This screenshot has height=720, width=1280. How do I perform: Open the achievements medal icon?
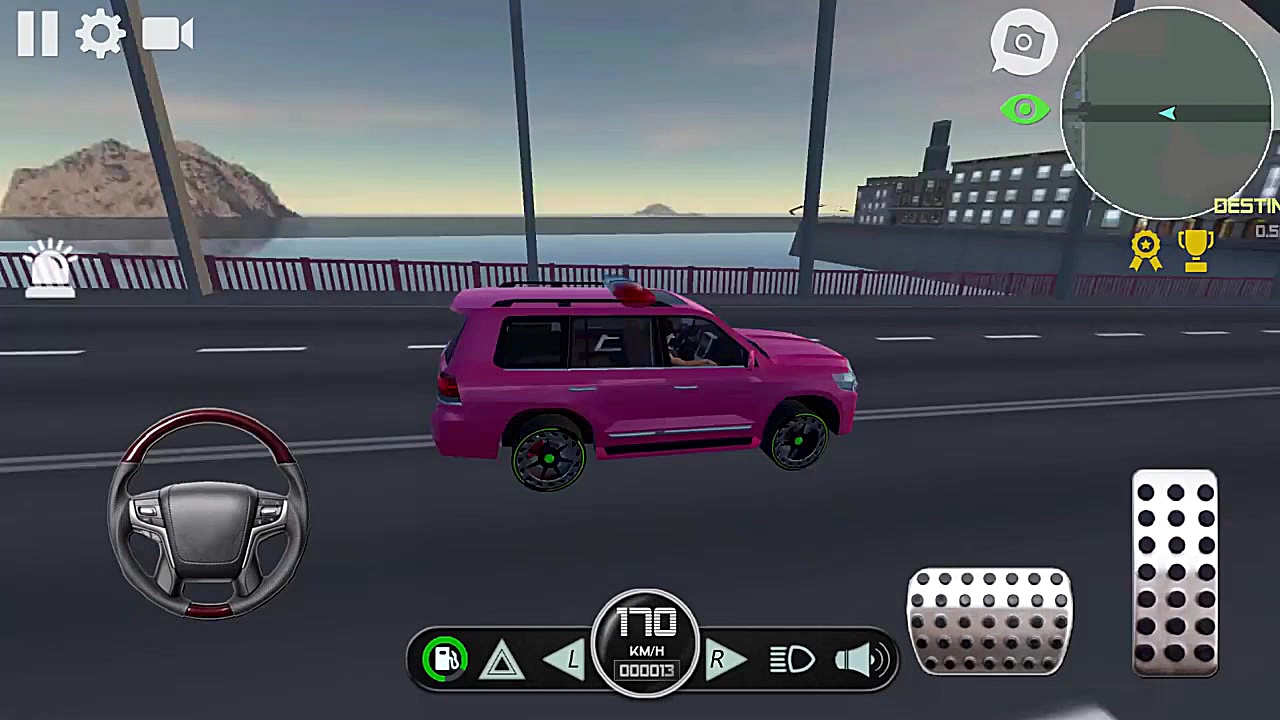1146,248
